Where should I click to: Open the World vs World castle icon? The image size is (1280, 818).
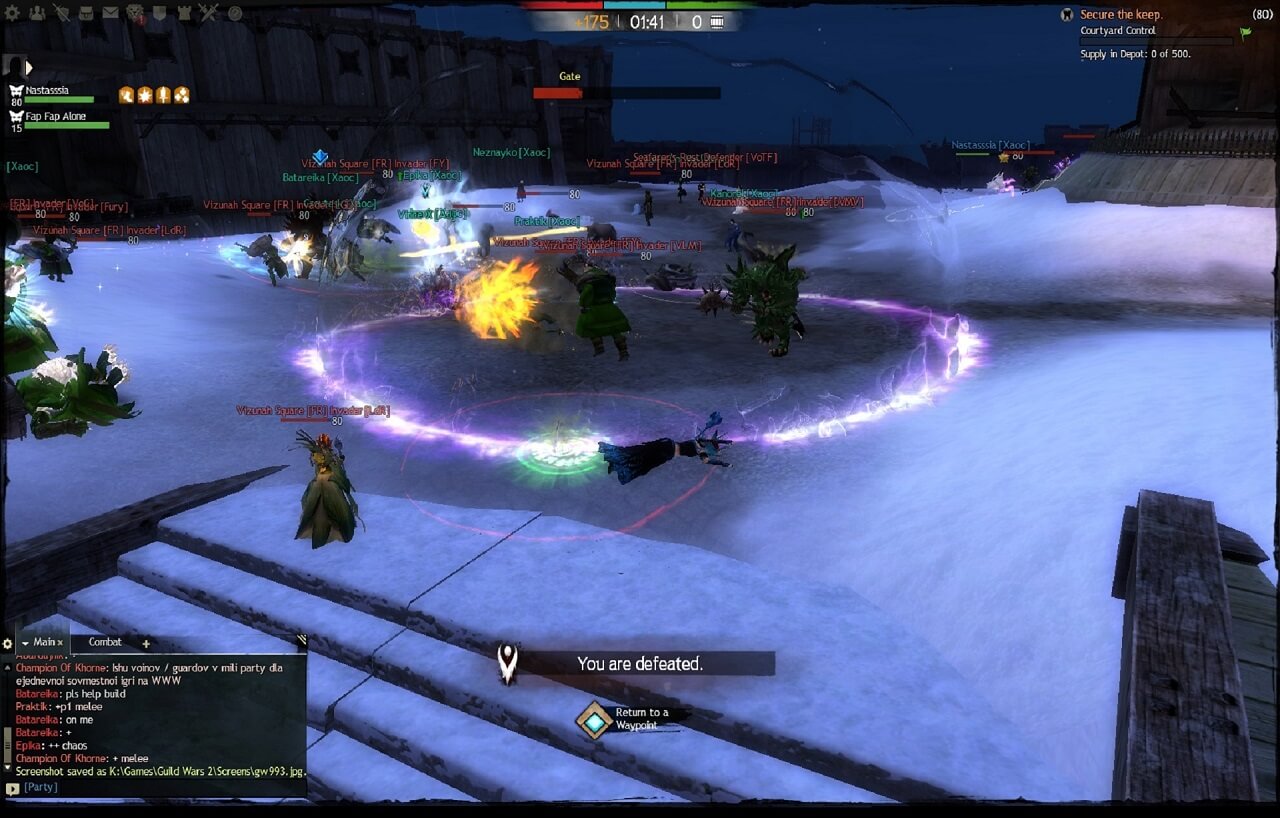pos(184,13)
